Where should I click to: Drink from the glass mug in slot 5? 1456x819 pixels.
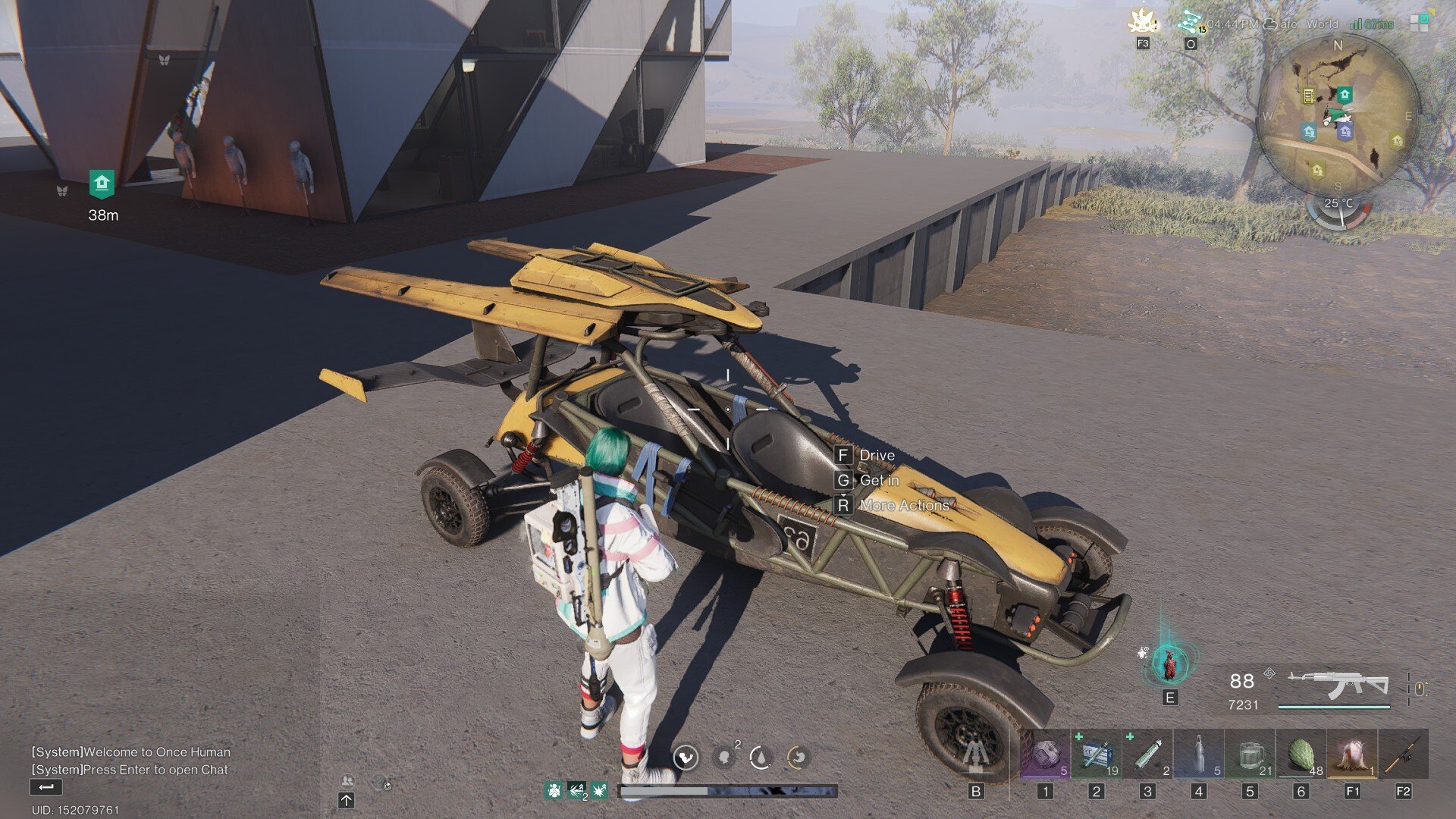click(x=1250, y=755)
